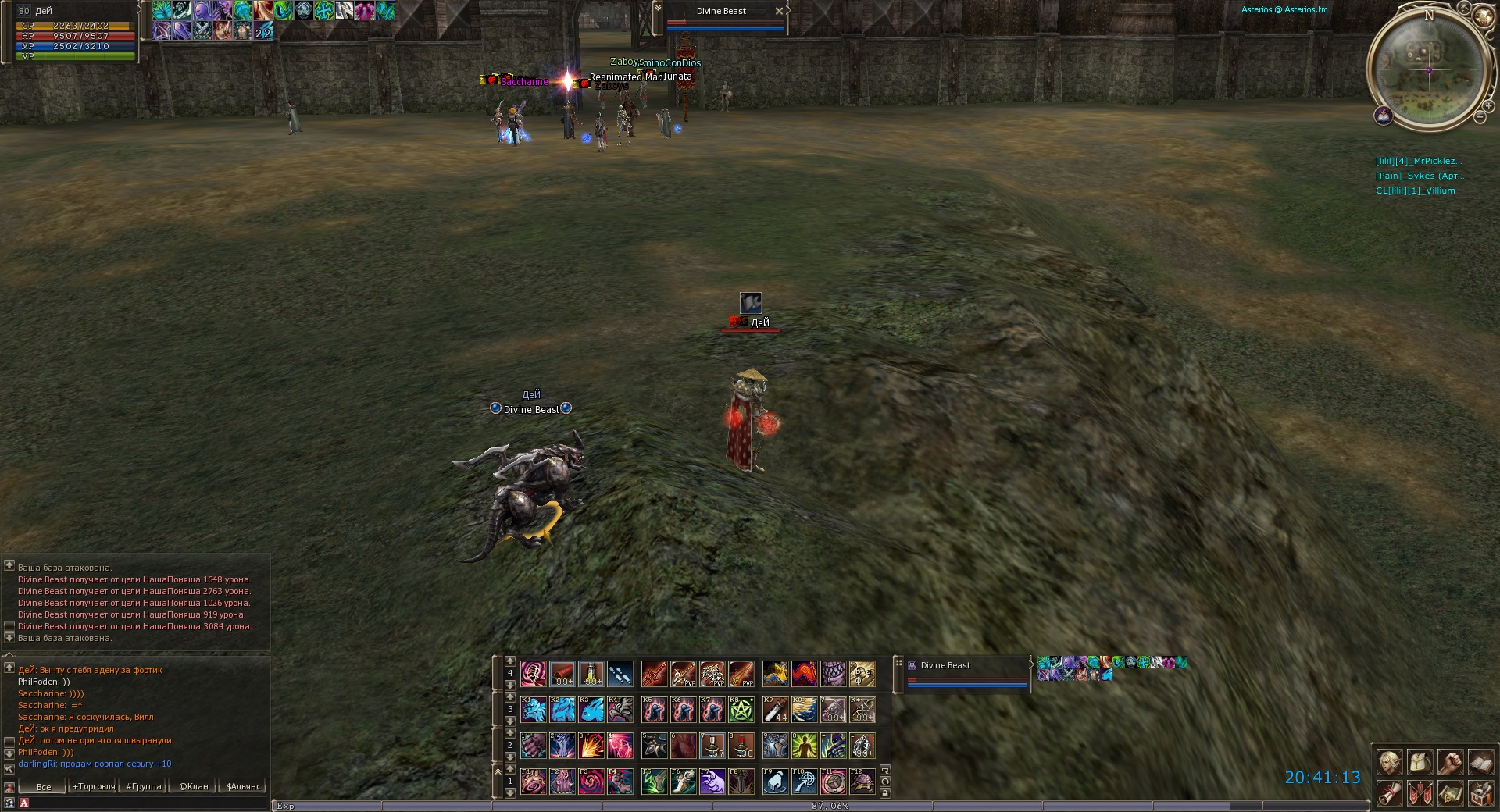Switch to the $Альянс chat tab
Viewport: 1500px width, 812px height.
tap(243, 786)
